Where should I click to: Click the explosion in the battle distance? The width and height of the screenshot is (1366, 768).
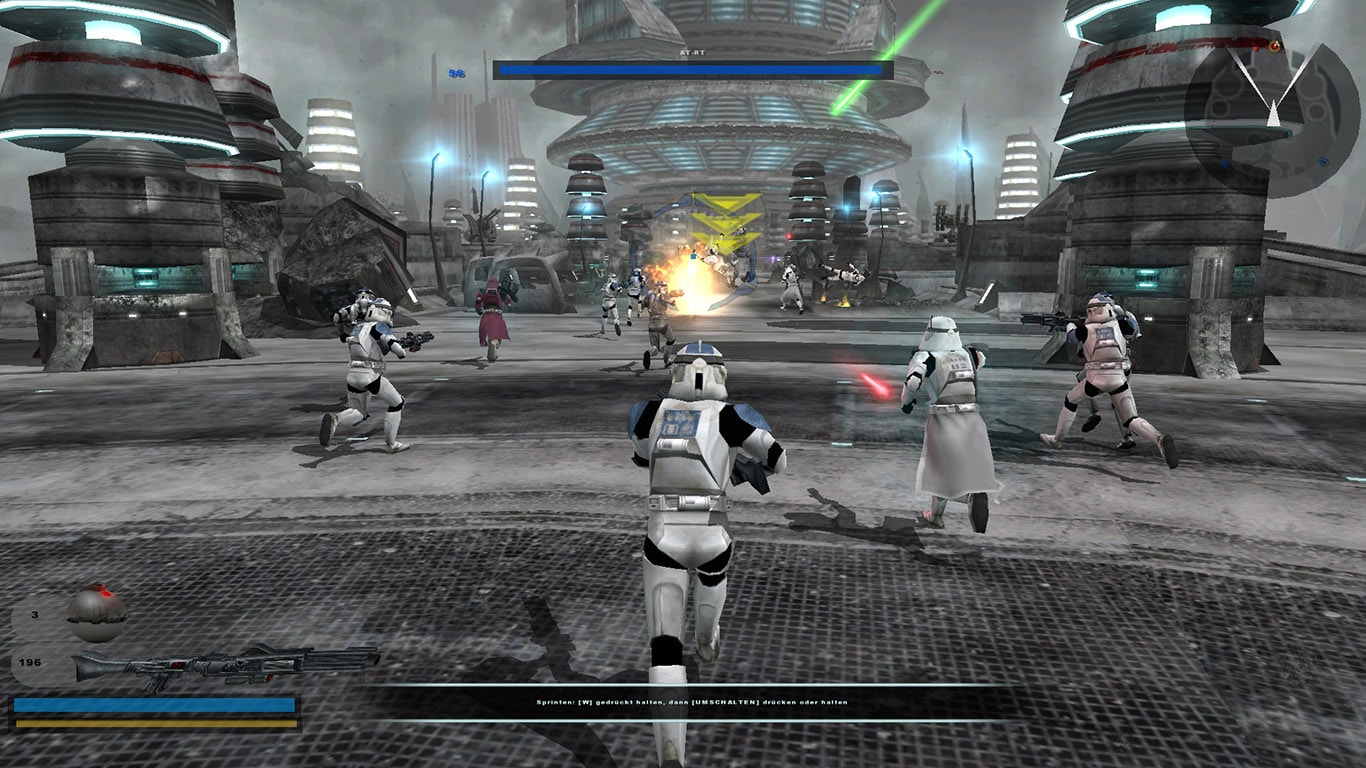click(x=685, y=280)
